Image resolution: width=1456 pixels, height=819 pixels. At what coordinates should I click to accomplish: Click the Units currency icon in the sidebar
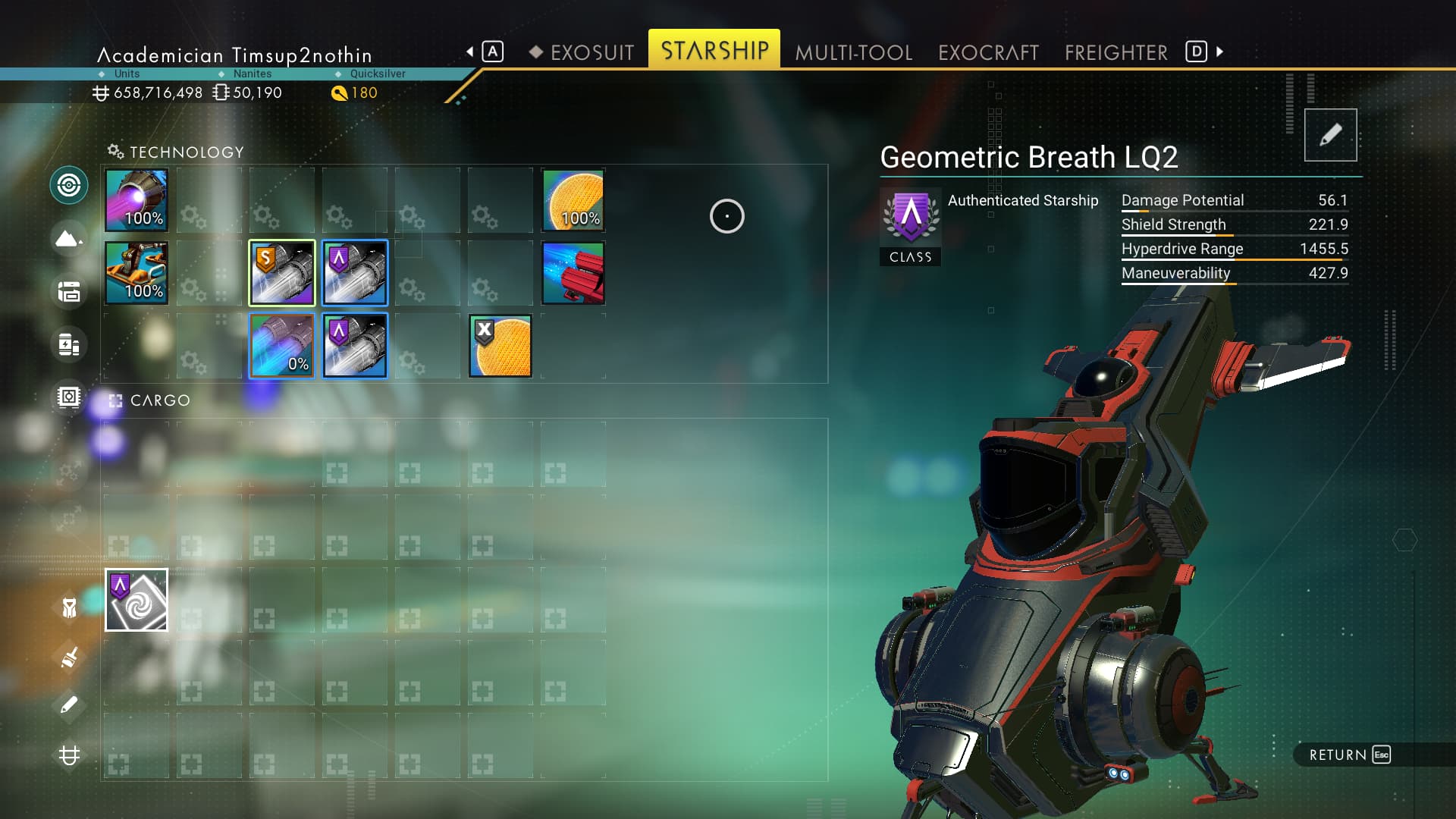69,755
